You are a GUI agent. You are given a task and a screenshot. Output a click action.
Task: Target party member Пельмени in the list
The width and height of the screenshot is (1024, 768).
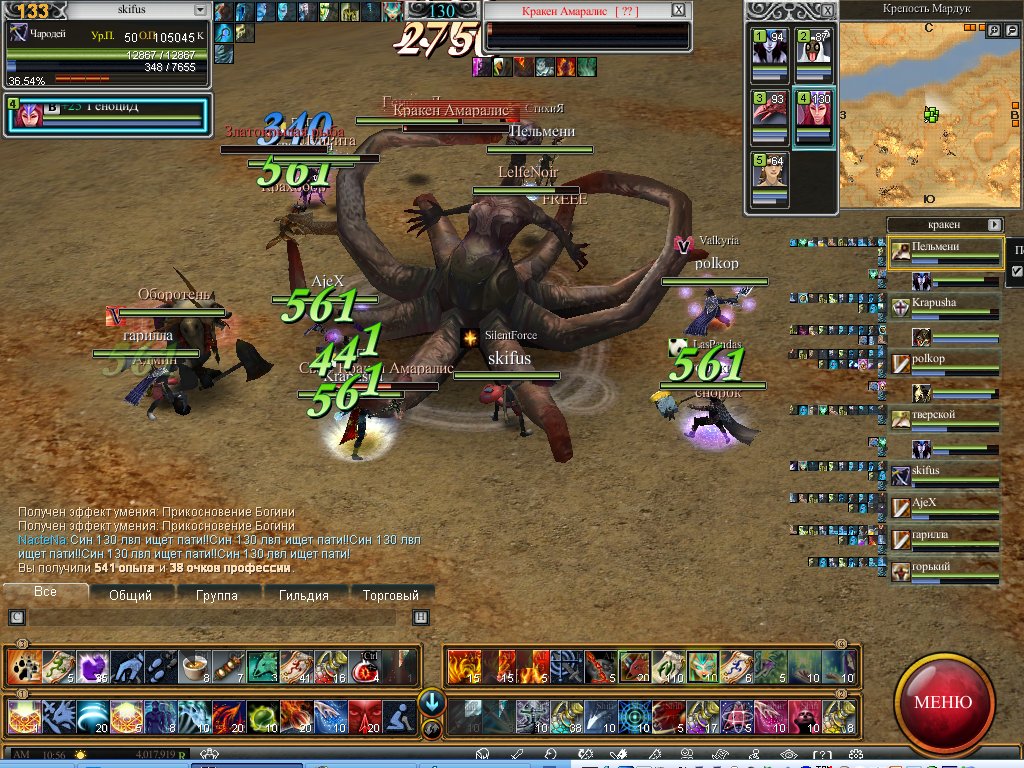[945, 251]
